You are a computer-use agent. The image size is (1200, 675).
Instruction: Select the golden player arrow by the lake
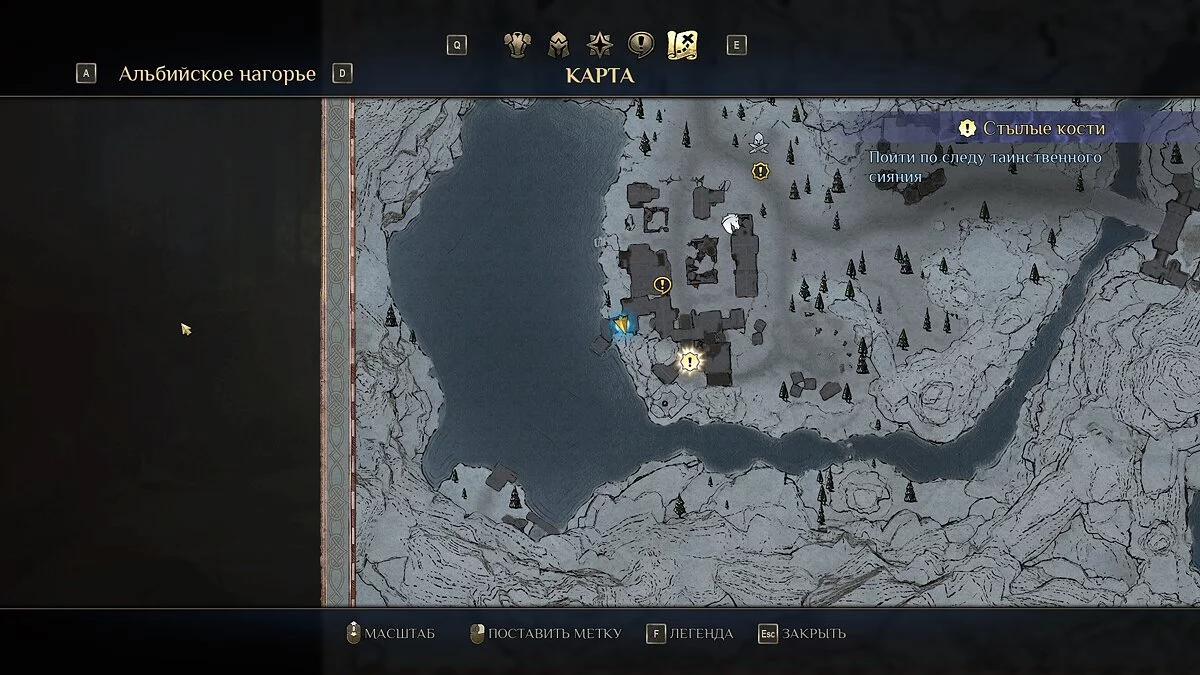click(x=622, y=324)
